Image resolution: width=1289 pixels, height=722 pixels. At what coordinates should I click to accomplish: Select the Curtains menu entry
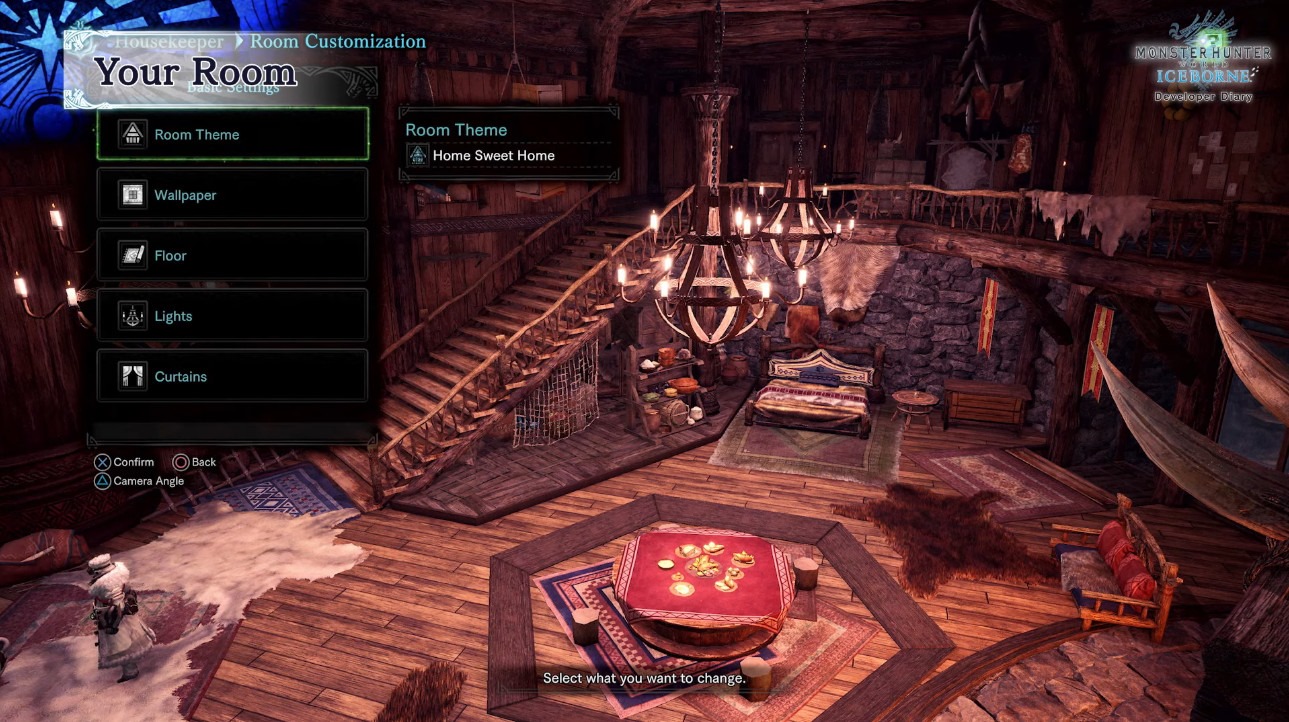232,376
